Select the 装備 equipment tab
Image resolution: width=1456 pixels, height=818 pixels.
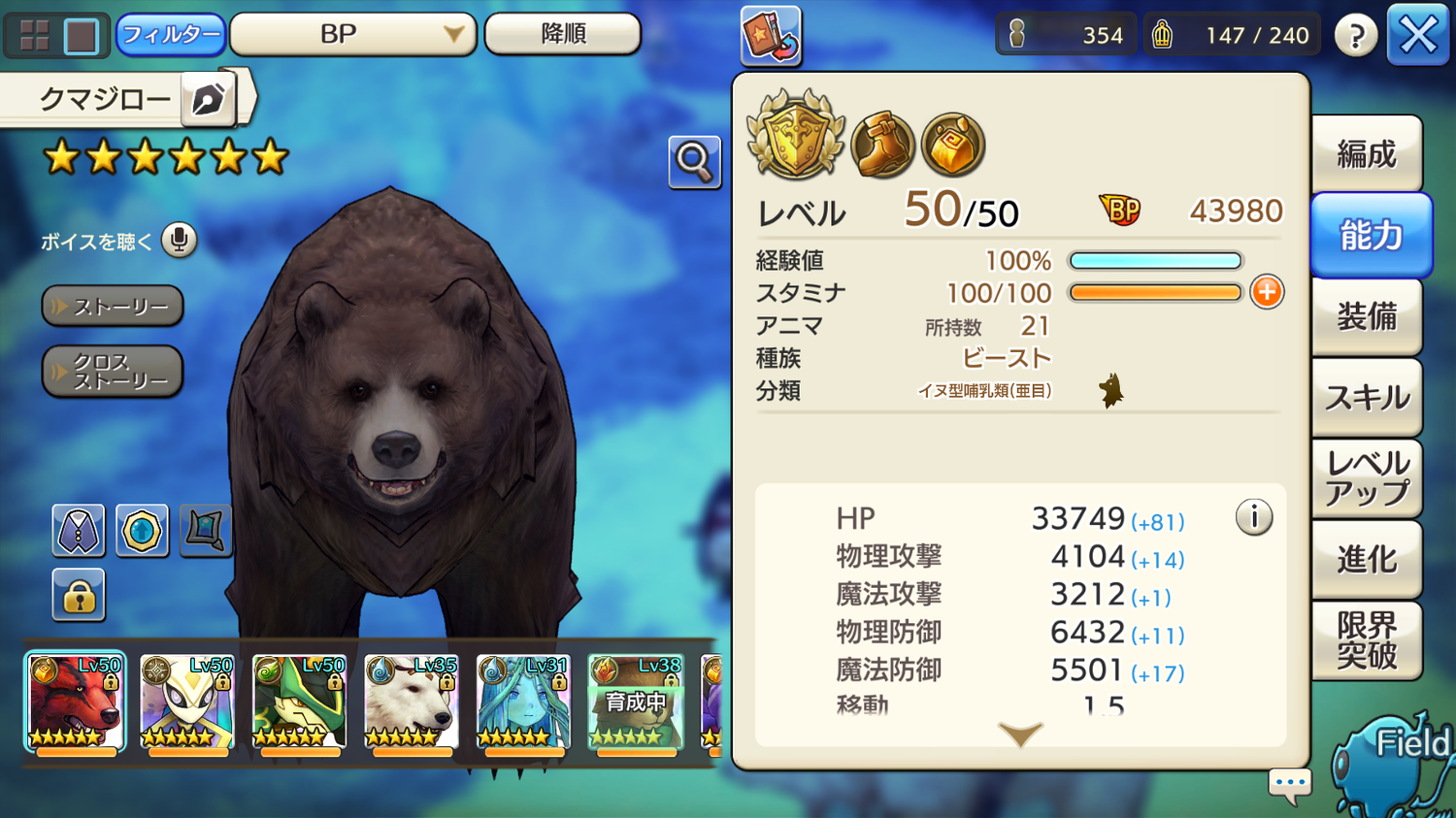(x=1366, y=316)
